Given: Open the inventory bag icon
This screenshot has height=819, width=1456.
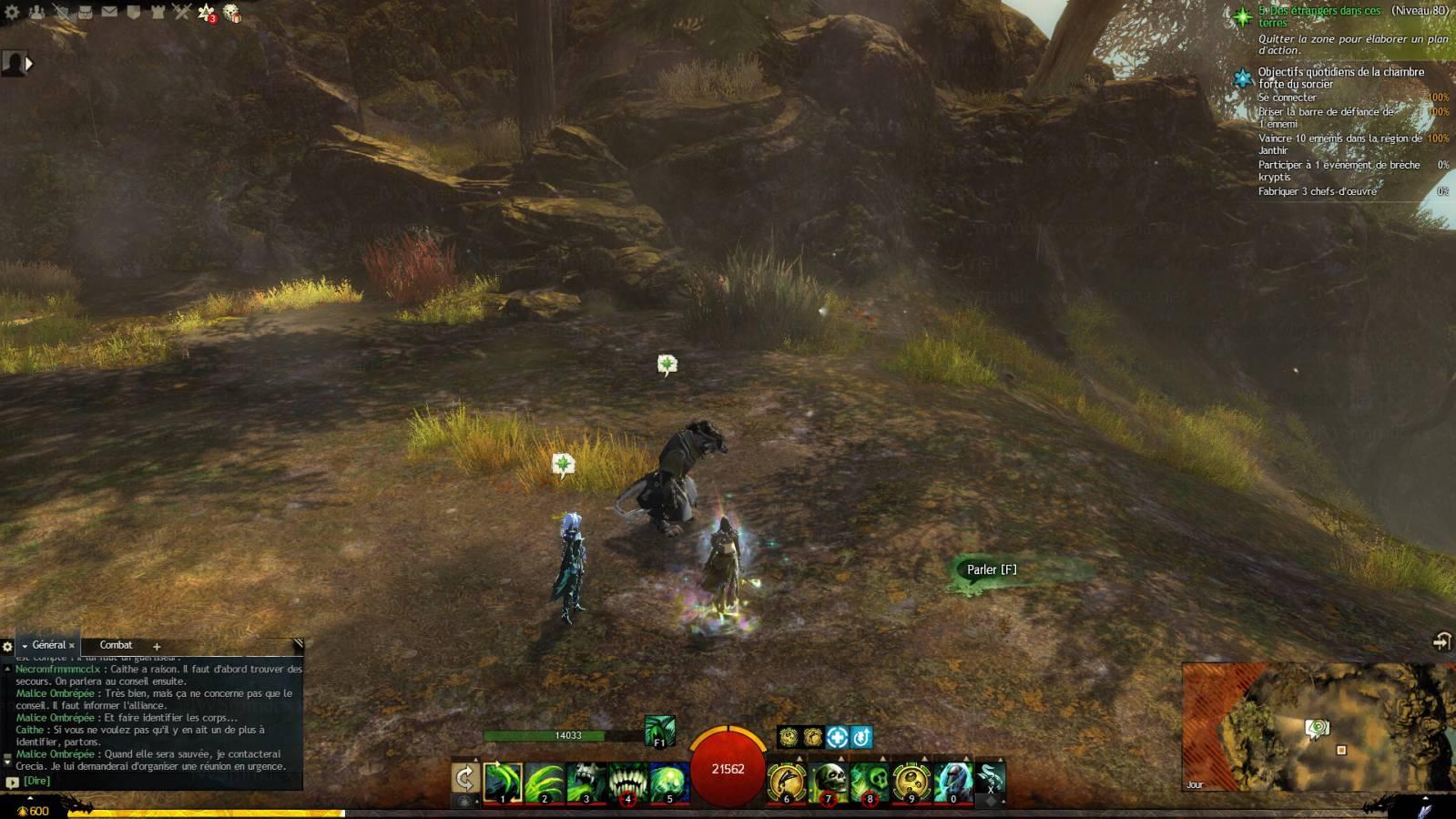Looking at the screenshot, I should (85, 12).
